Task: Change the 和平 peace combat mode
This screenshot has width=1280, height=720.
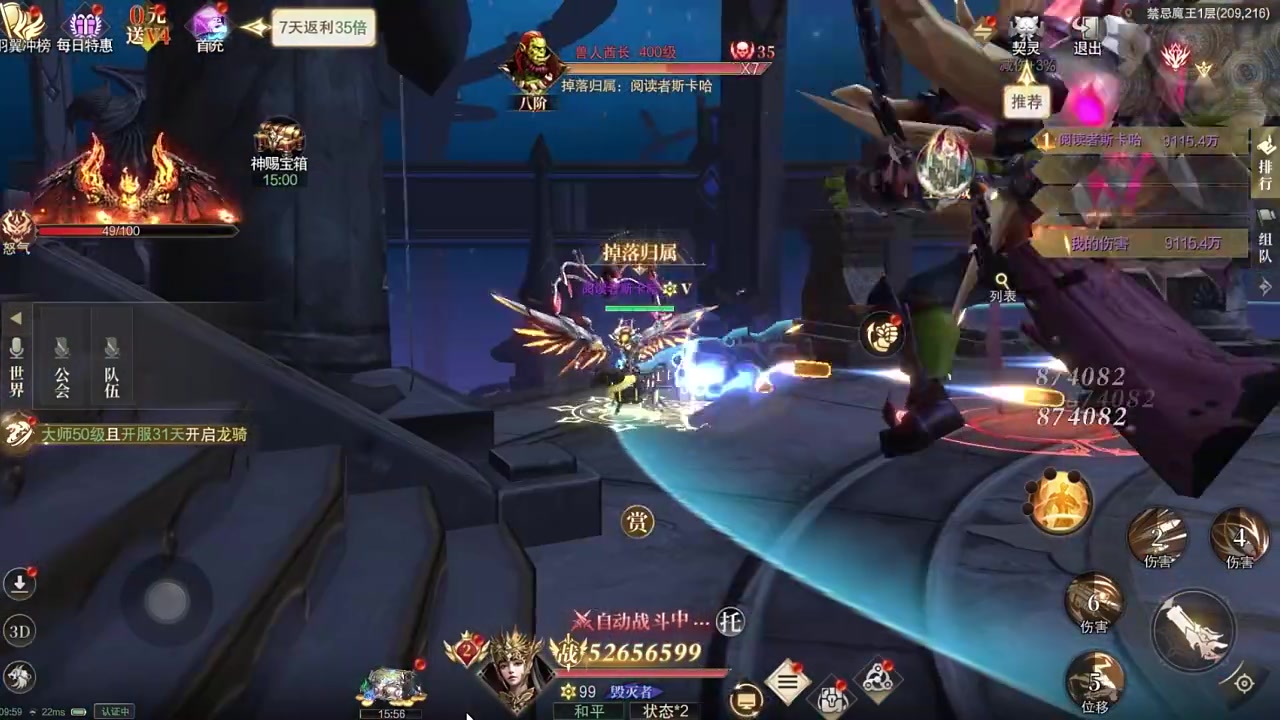Action: [590, 711]
